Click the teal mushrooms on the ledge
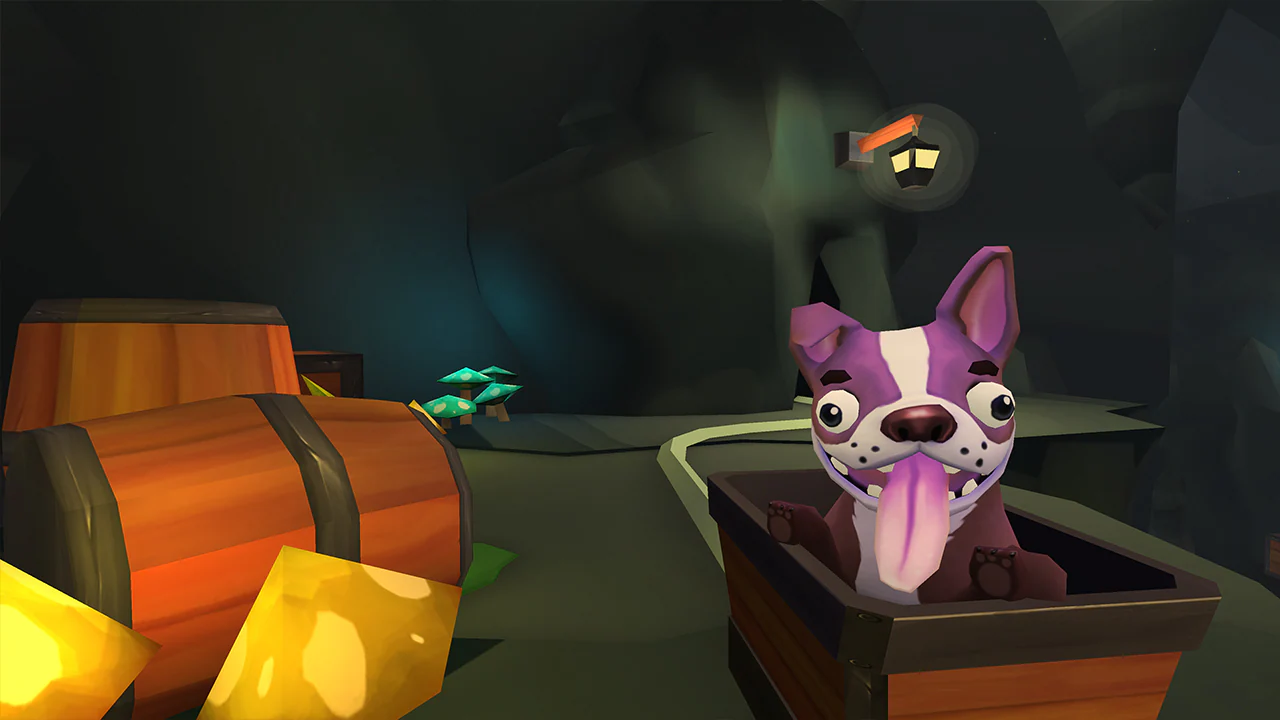 pos(472,390)
